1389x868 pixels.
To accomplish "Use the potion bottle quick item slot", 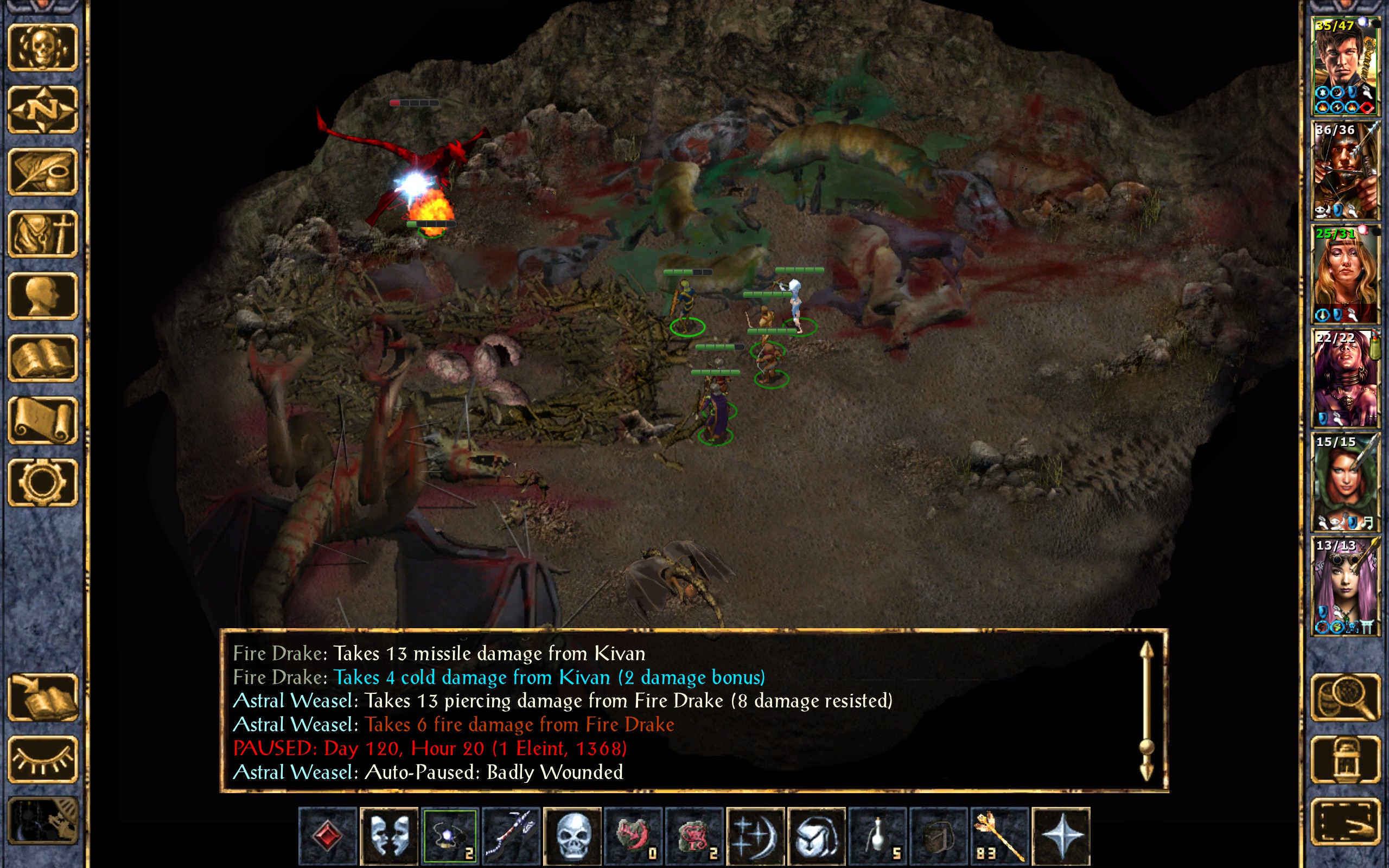I will point(877,835).
